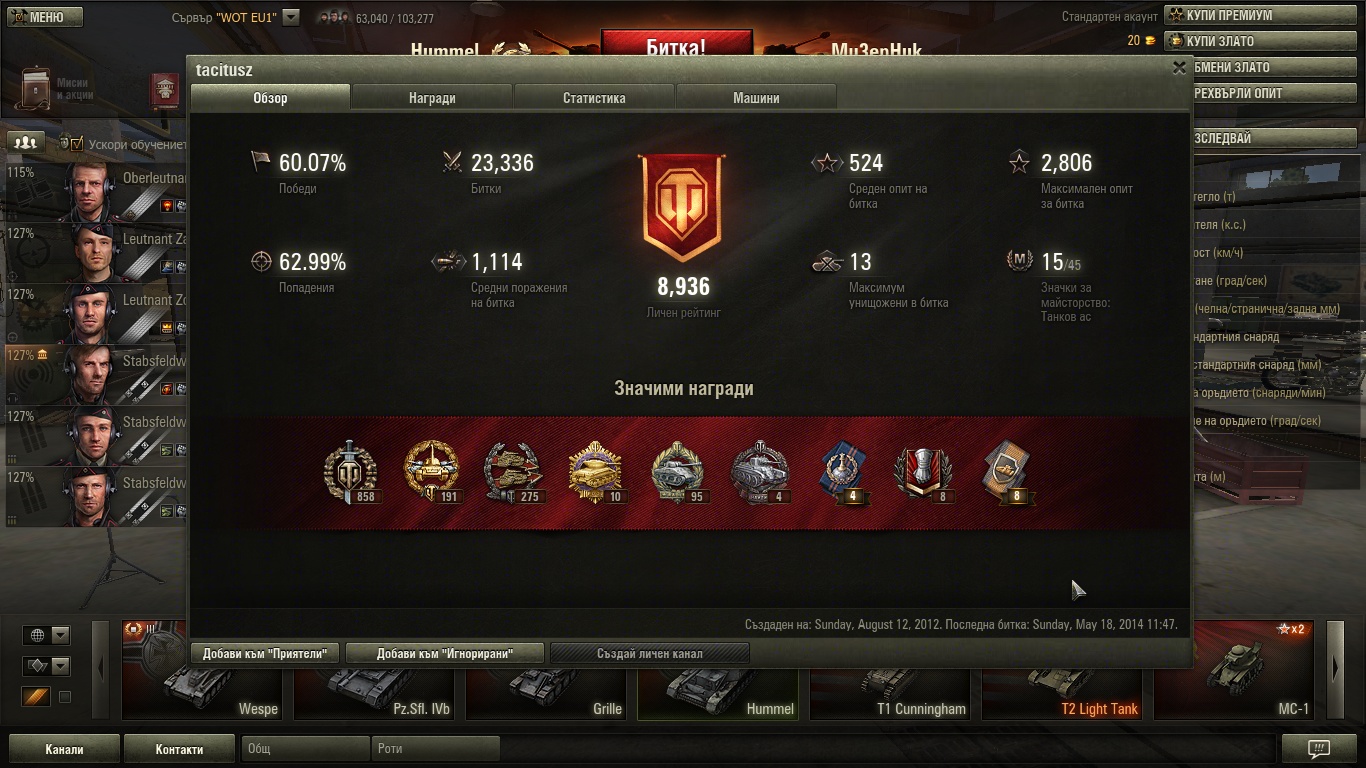Viewport: 1366px width, 768px height.
Task: Open the МЕНЮ button
Action: point(44,17)
